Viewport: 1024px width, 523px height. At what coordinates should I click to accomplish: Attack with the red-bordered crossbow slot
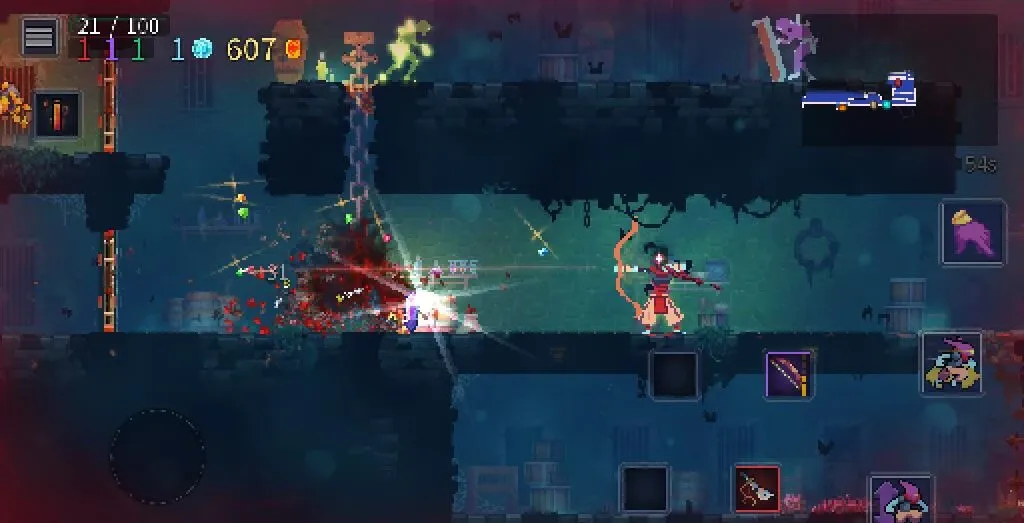coord(757,490)
